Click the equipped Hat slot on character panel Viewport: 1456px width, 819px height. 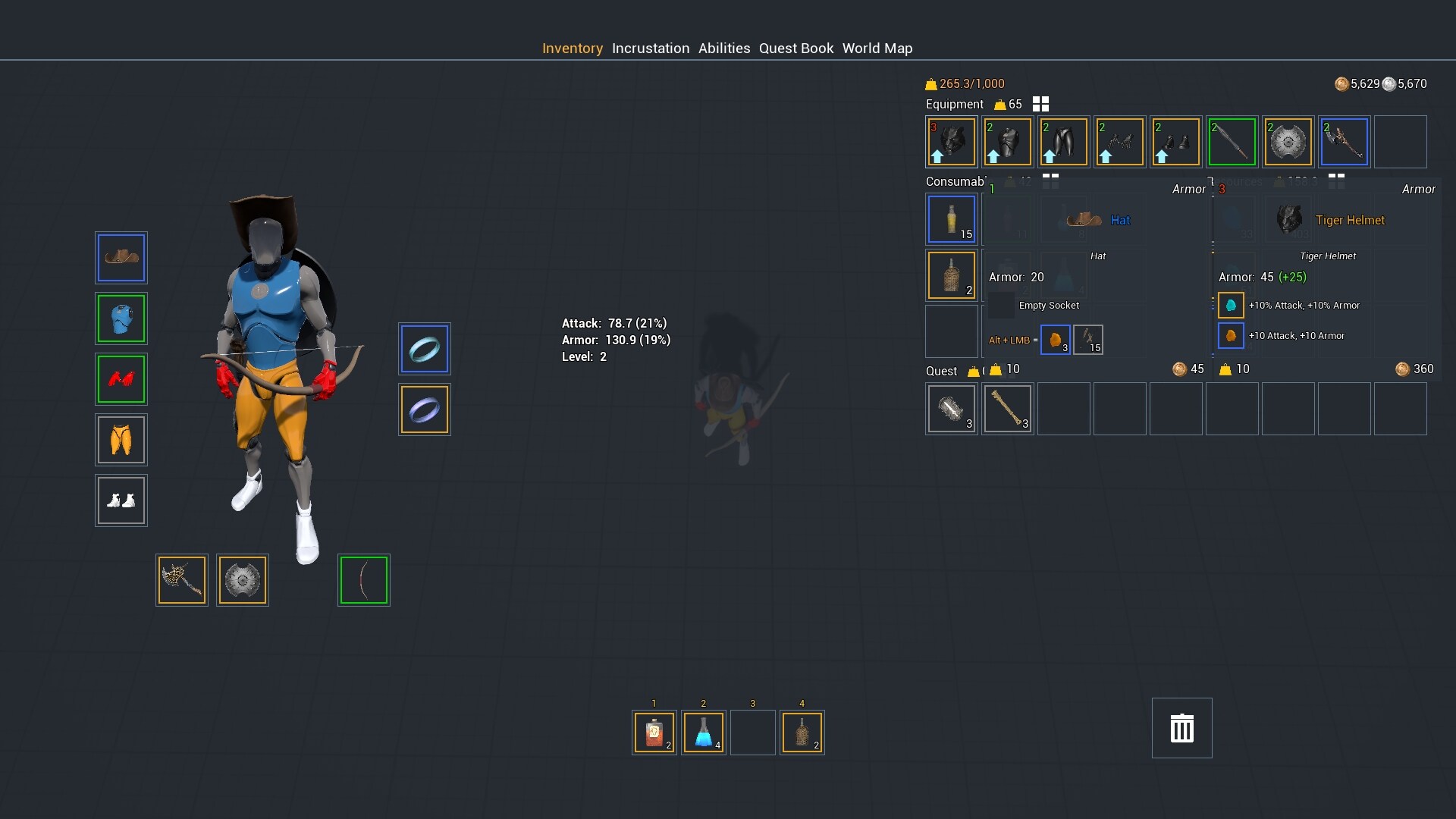121,258
